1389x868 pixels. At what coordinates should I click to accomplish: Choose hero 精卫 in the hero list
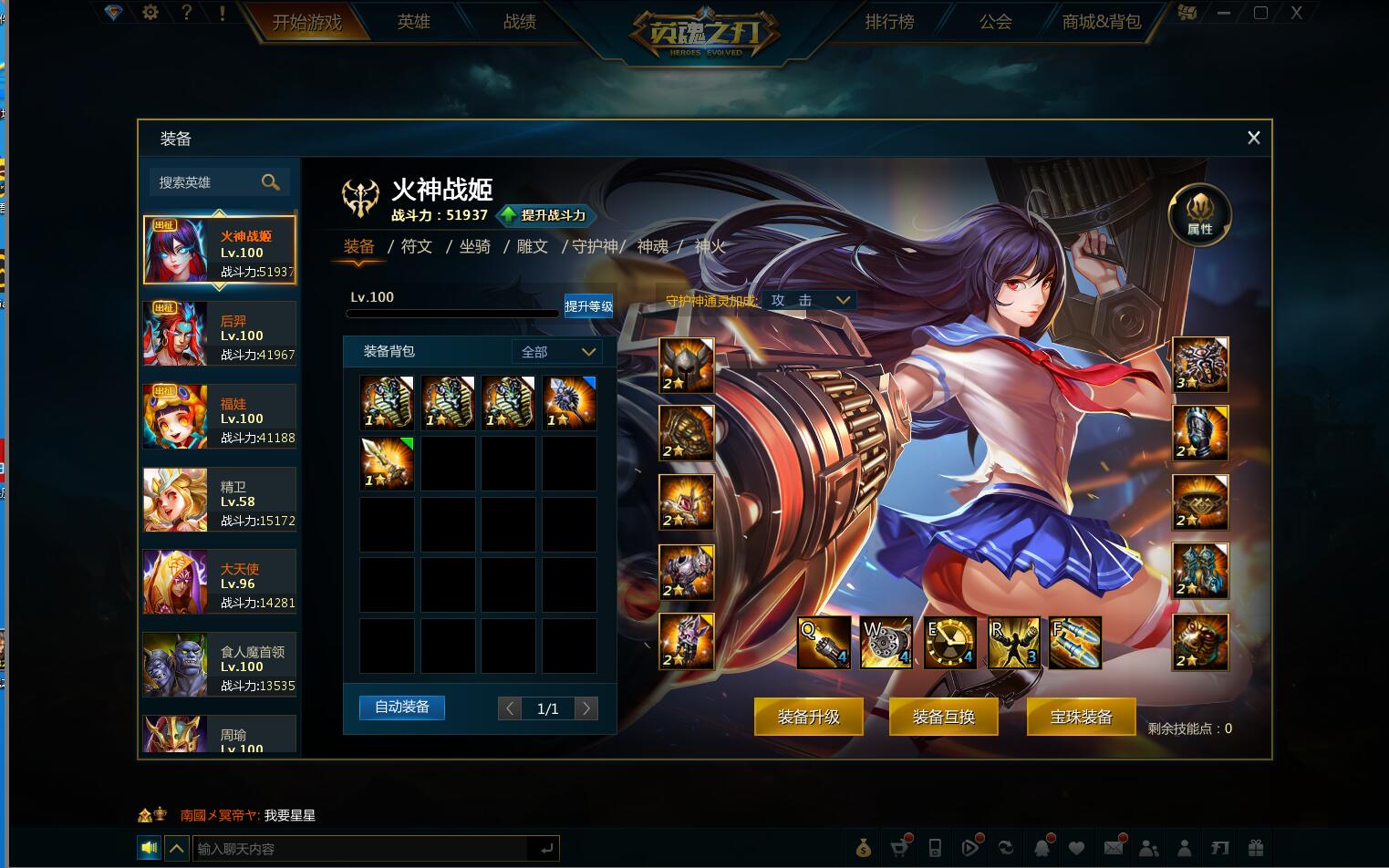coord(219,500)
